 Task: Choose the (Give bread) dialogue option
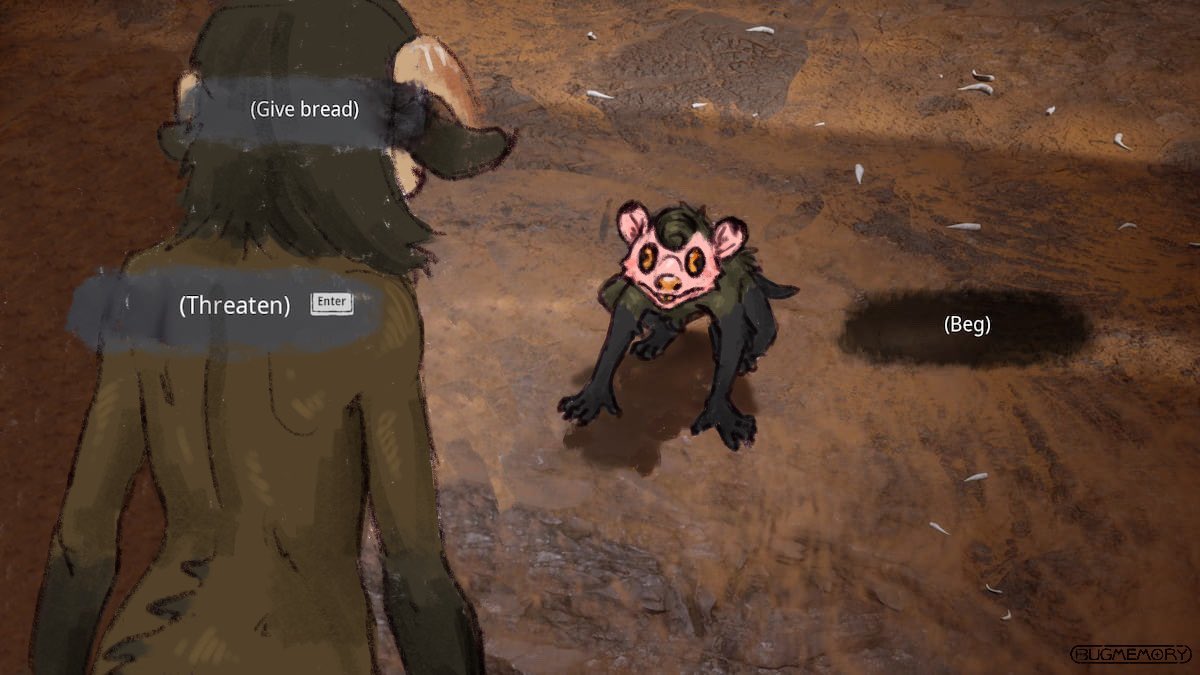(304, 110)
